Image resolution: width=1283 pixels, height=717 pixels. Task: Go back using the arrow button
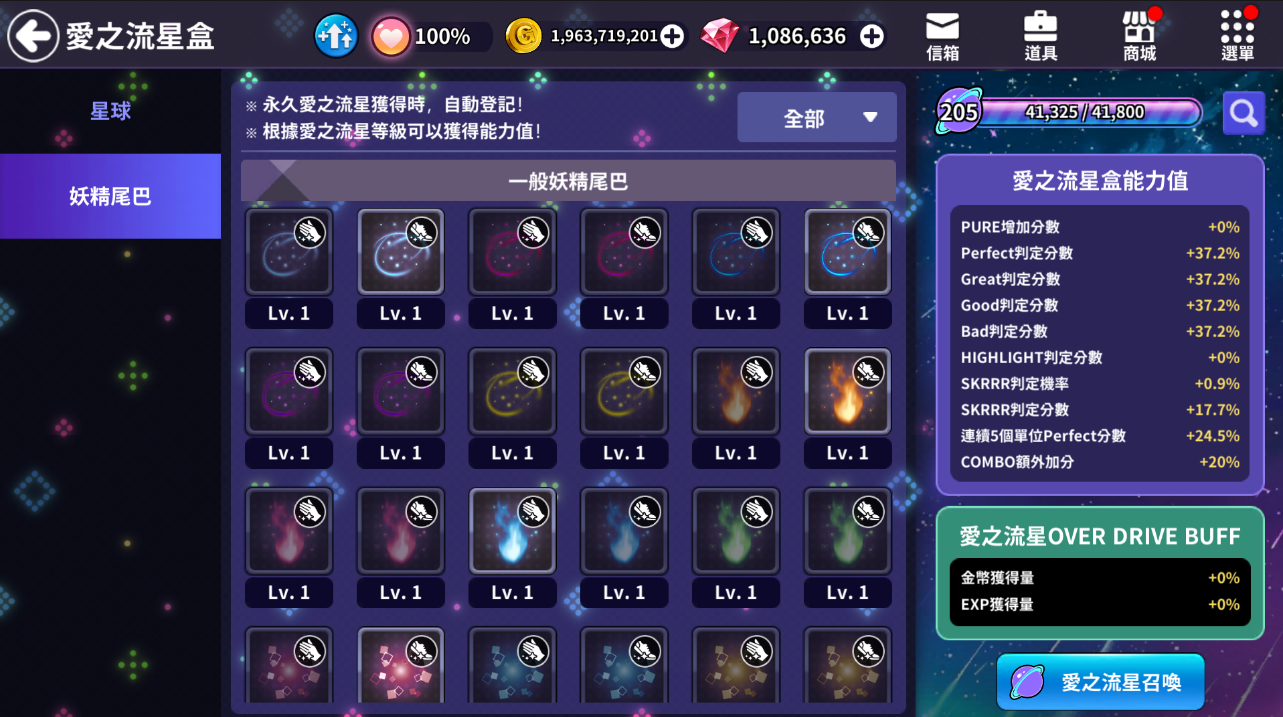coord(33,37)
